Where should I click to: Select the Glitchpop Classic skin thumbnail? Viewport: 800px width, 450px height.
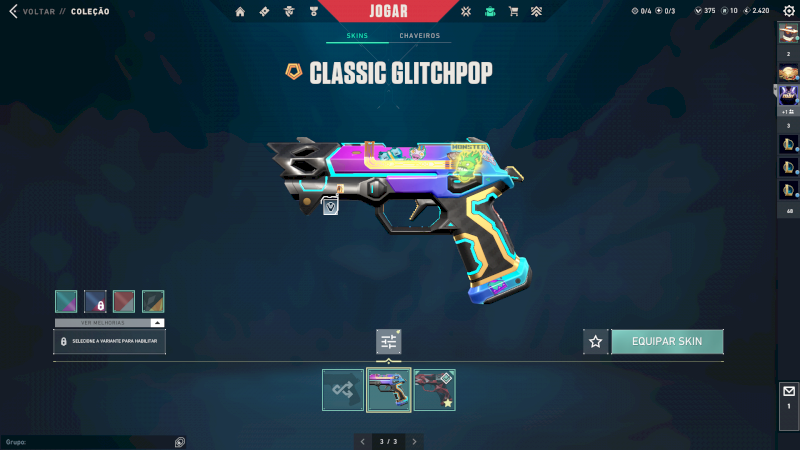pos(389,390)
